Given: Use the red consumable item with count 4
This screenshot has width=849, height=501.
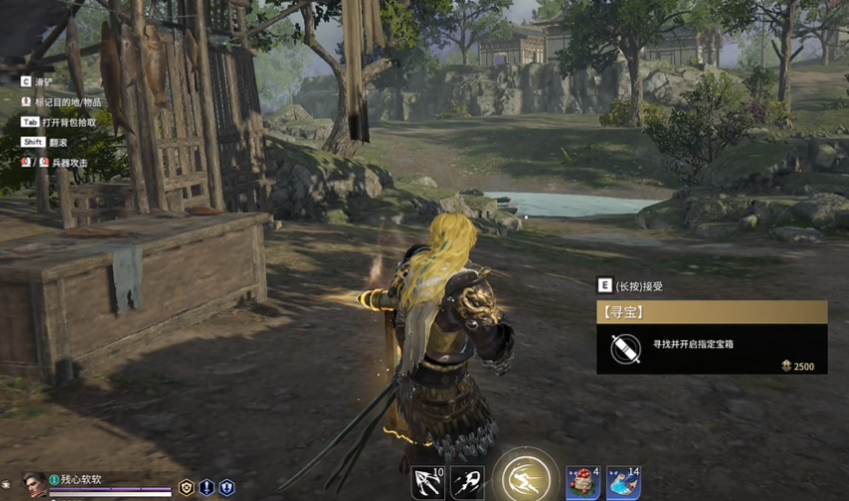Looking at the screenshot, I should pyautogui.click(x=583, y=483).
